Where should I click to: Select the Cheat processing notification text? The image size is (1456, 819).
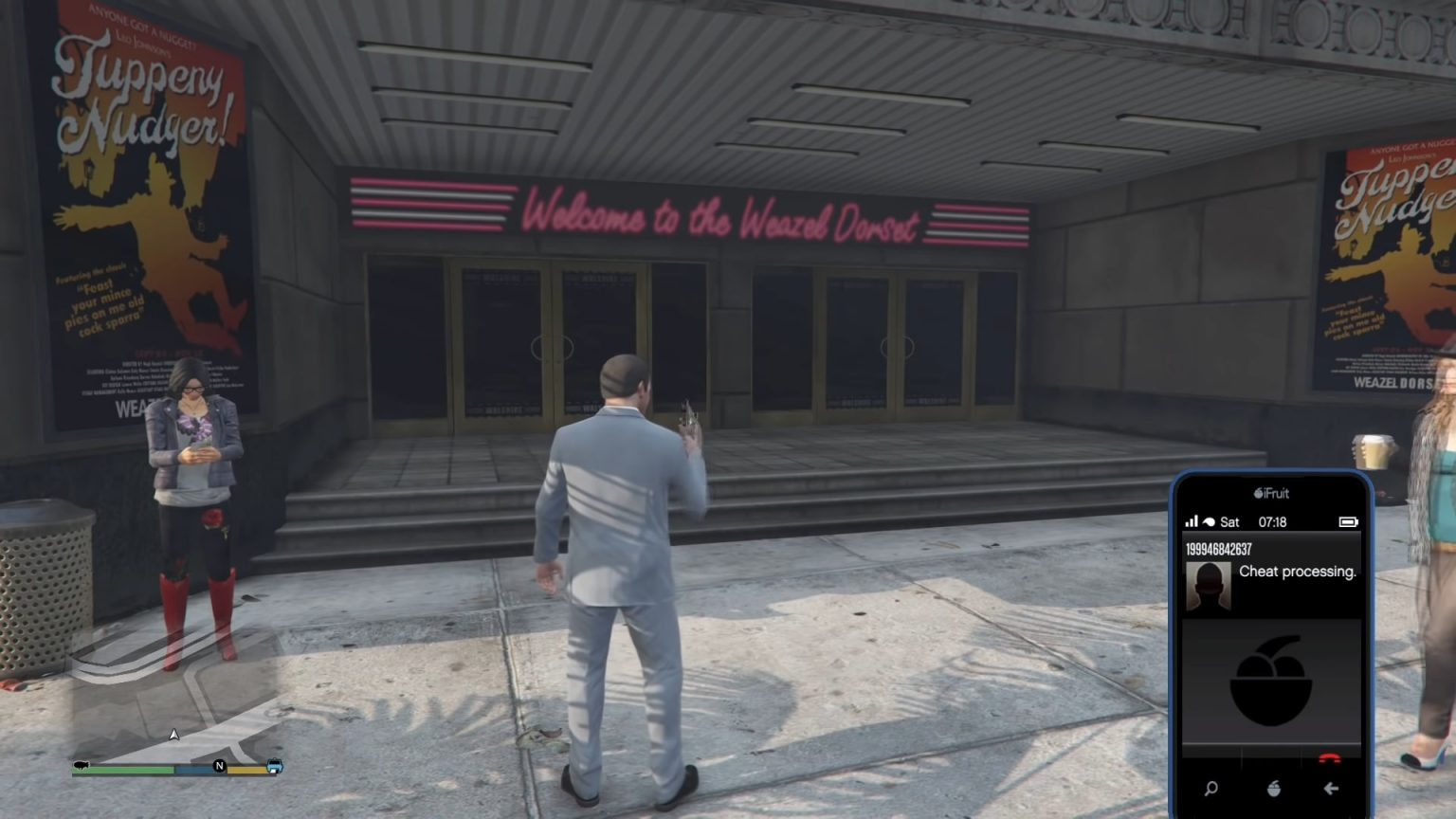coord(1298,573)
